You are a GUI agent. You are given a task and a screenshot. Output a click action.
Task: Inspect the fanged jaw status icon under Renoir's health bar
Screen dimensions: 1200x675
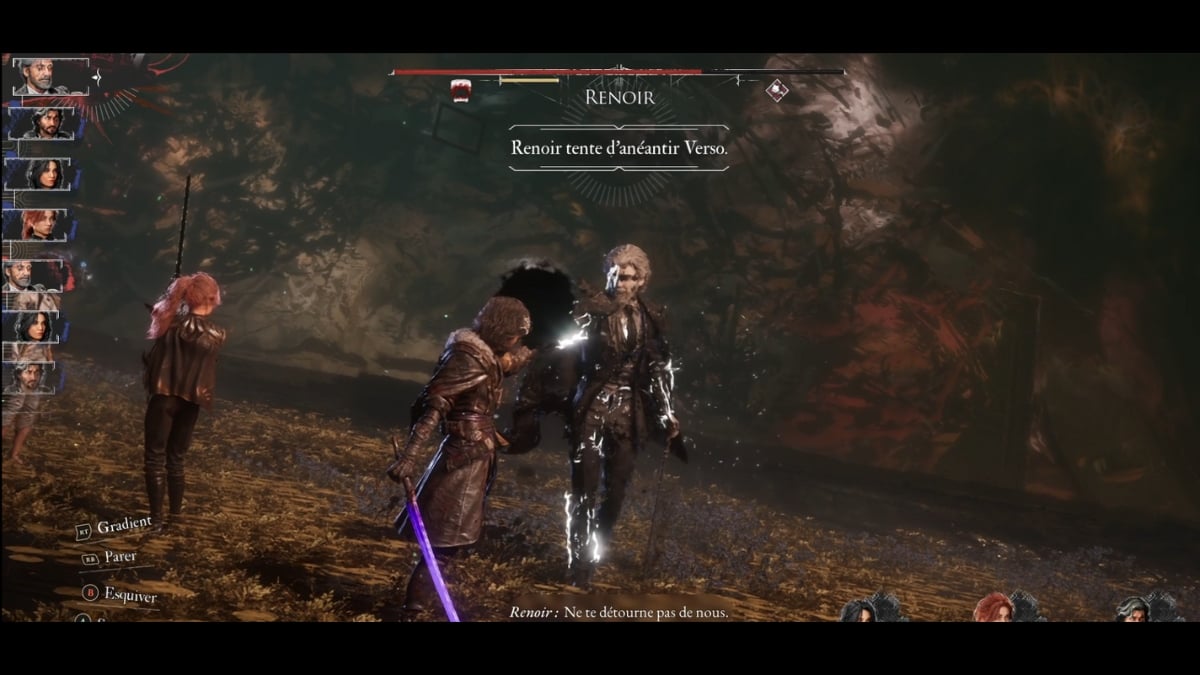(461, 91)
